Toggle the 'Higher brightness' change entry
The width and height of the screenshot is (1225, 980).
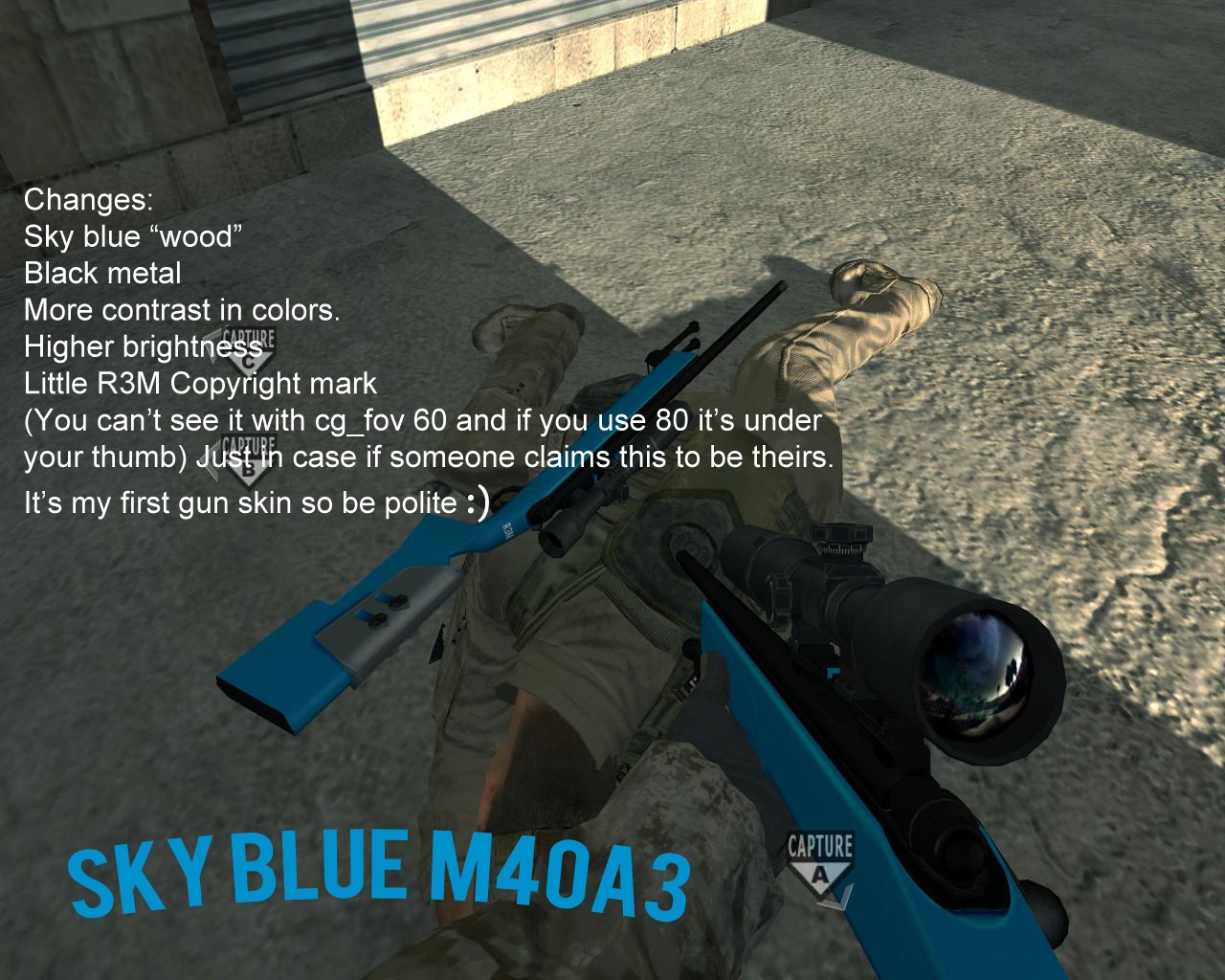pos(143,347)
